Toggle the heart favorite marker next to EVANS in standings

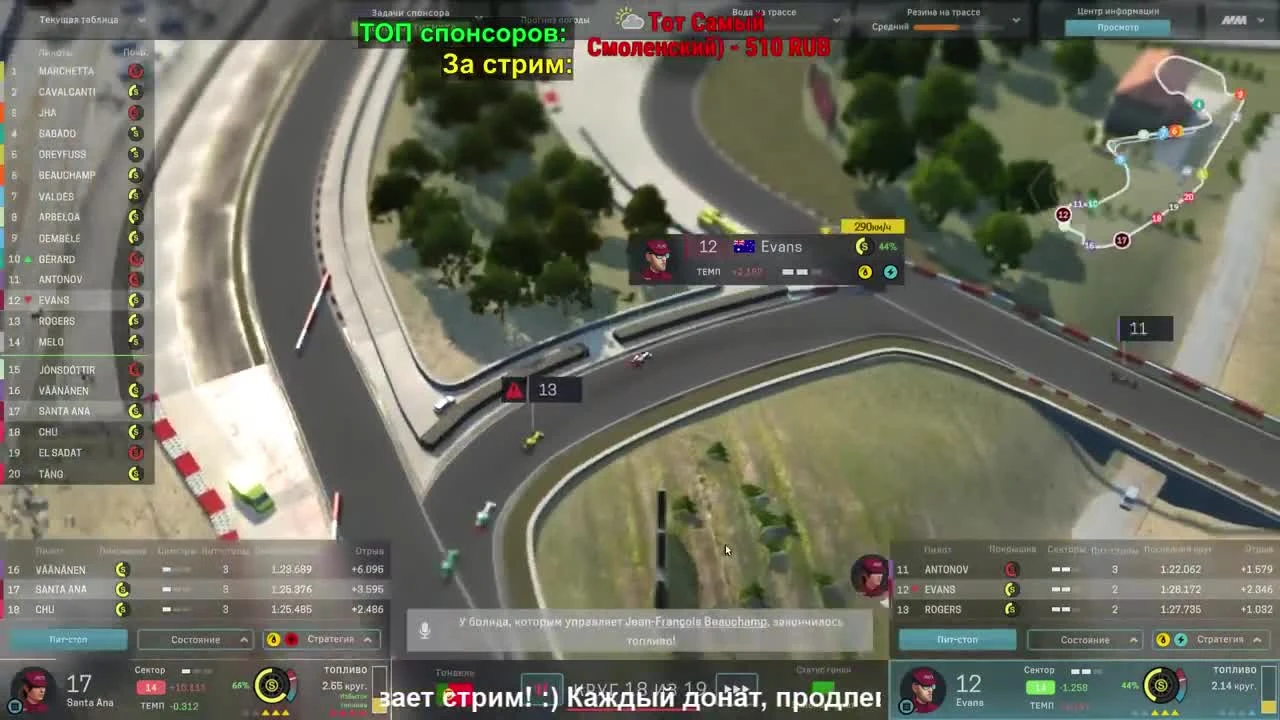pos(27,300)
